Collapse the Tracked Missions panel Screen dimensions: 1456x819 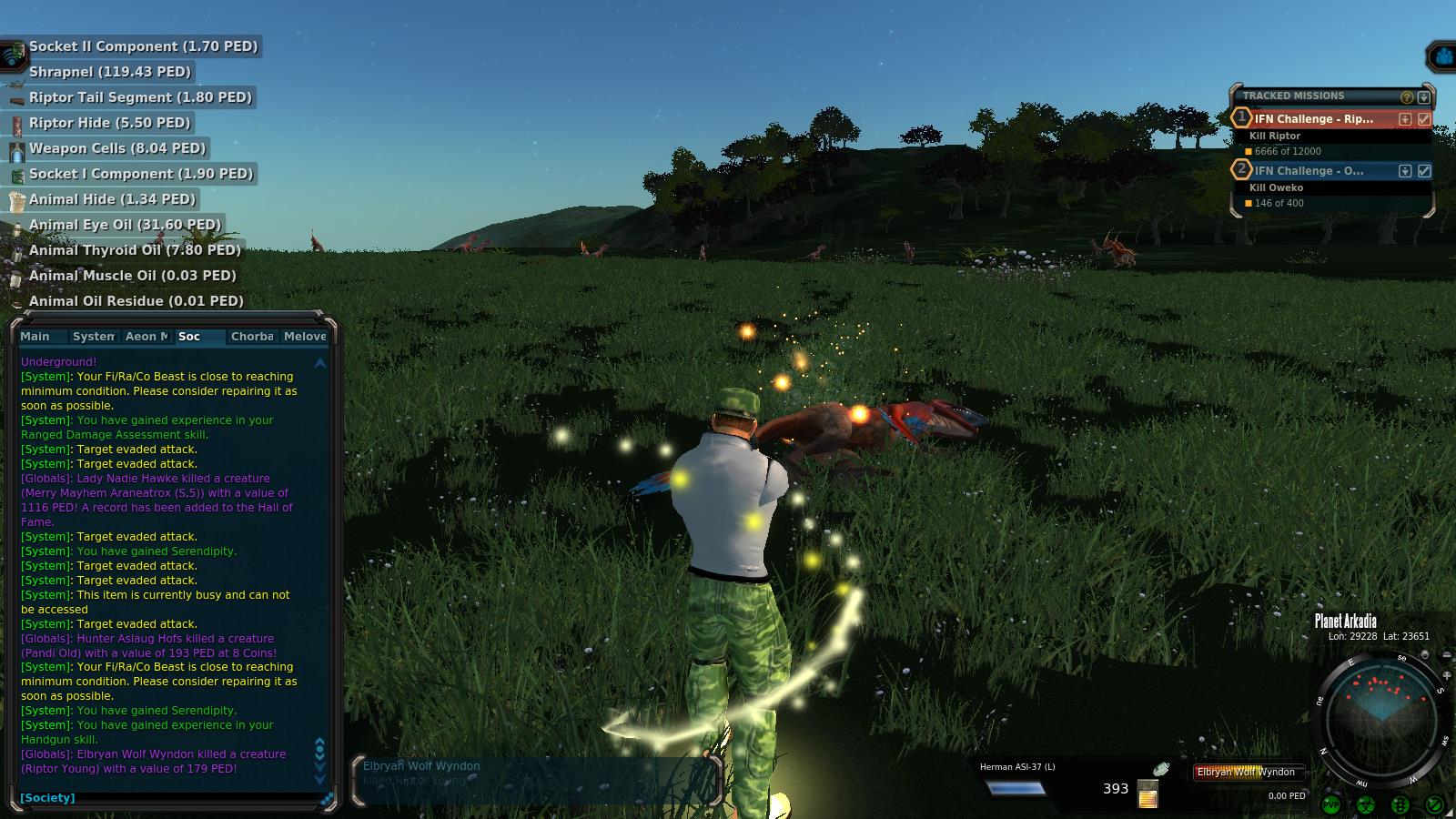point(1424,97)
